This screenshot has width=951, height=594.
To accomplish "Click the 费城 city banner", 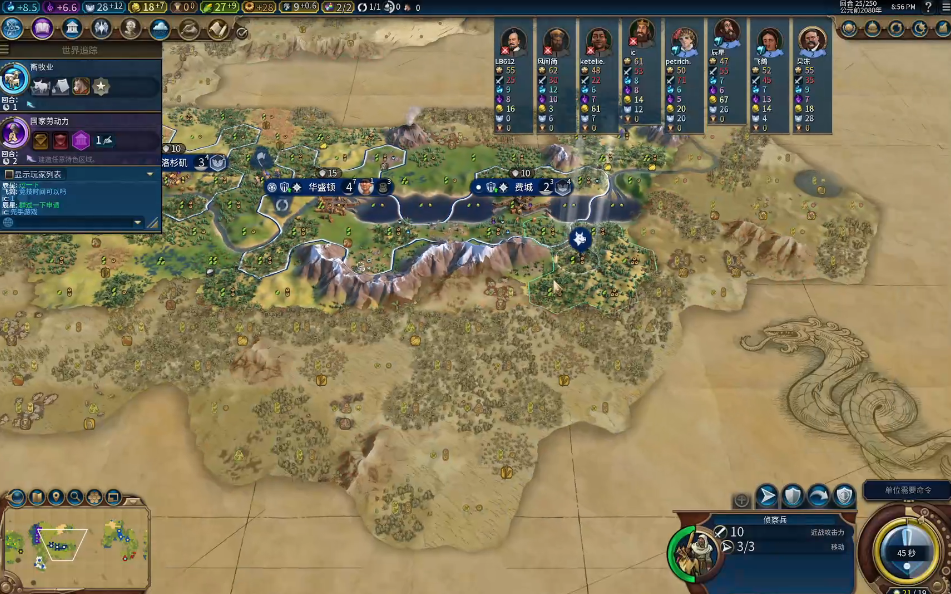I will (x=523, y=187).
